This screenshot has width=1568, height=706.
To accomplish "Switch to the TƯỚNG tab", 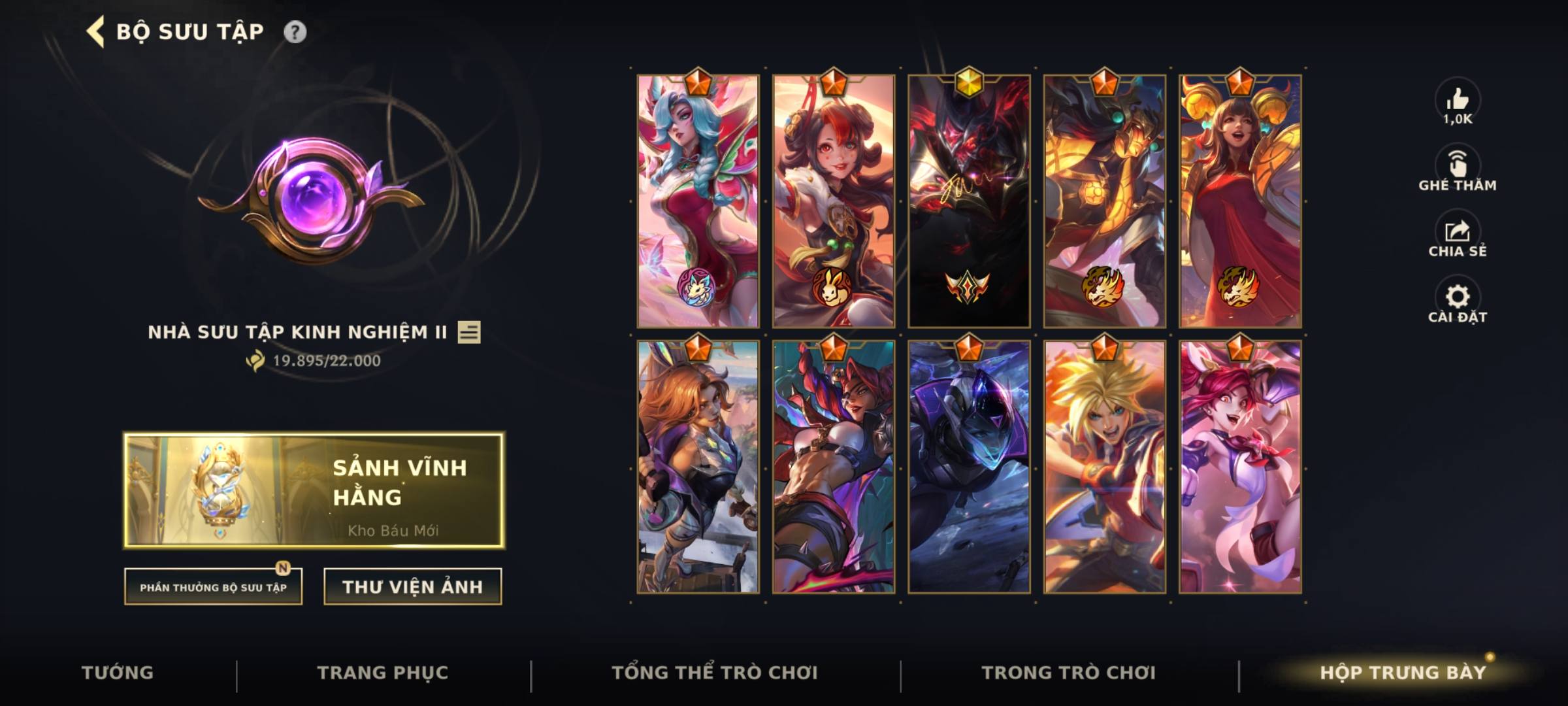I will [118, 671].
